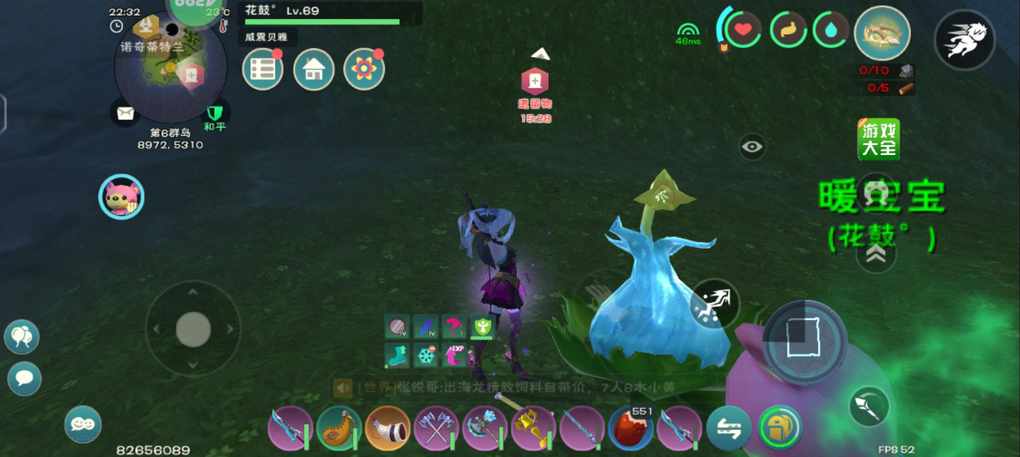Open the mail envelope icon
1020x457 pixels.
click(x=125, y=113)
